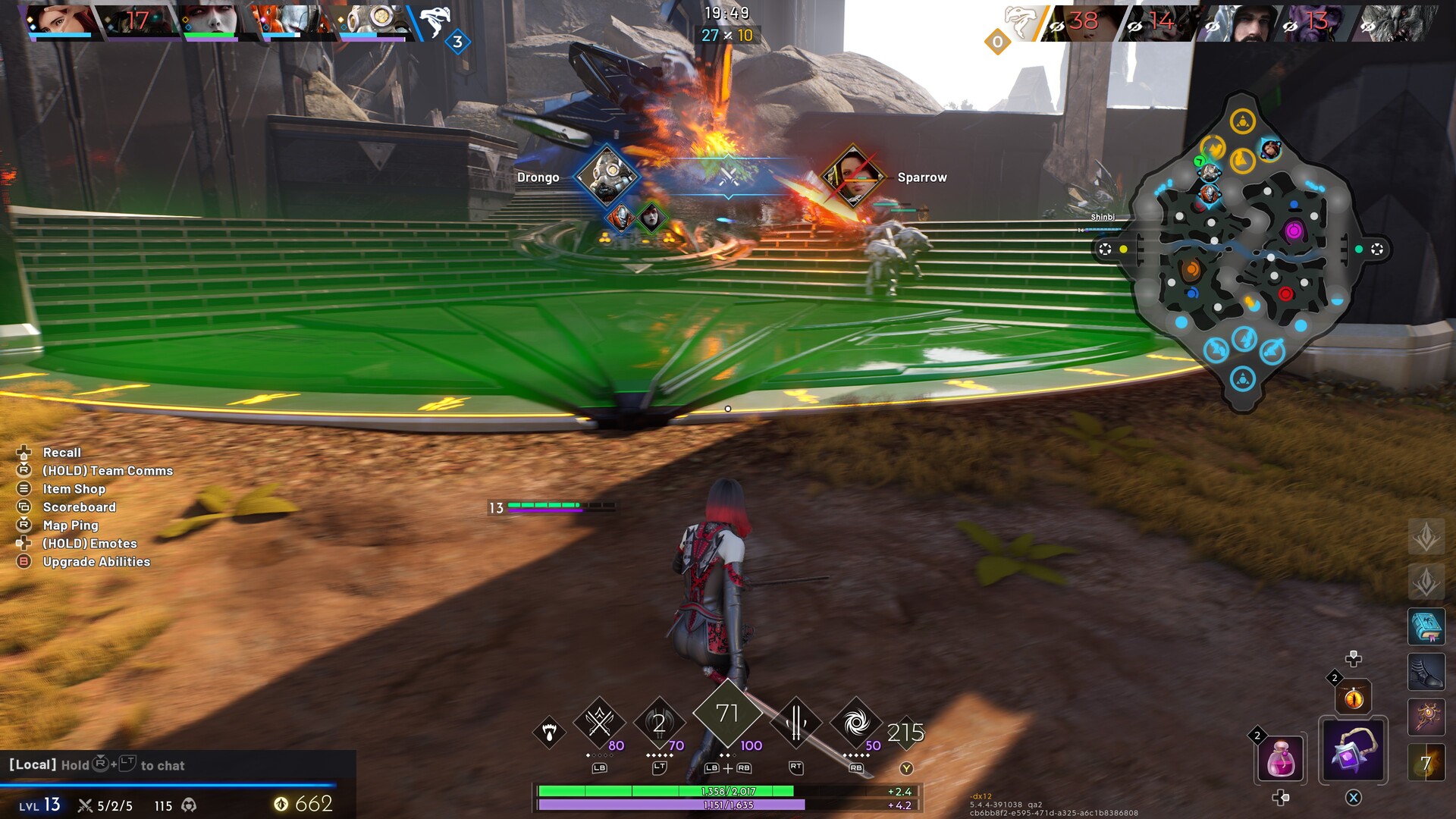This screenshot has height=819, width=1456.
Task: Select the fanged bite passive icon
Action: [549, 732]
